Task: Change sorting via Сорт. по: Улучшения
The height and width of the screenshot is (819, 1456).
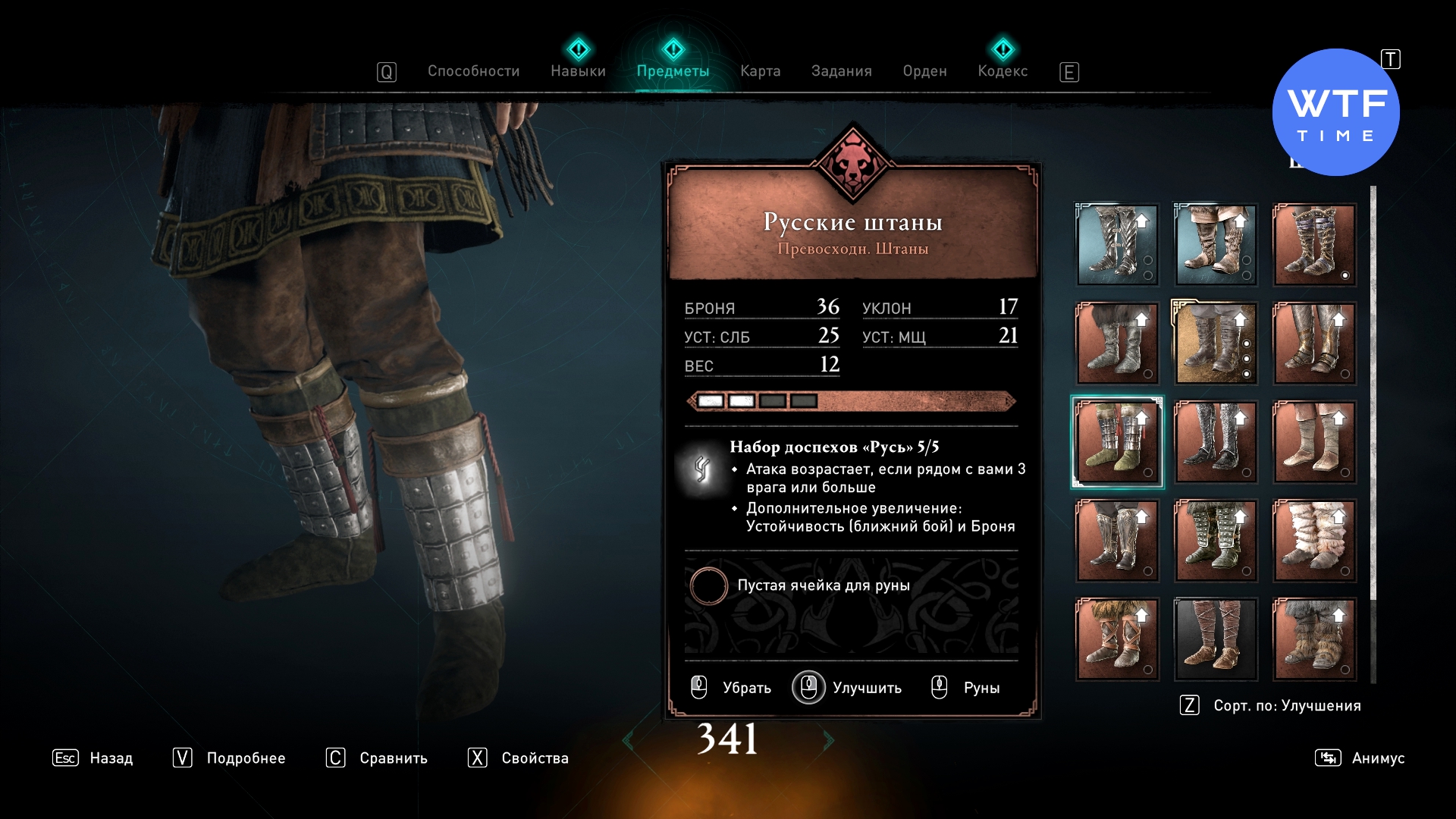Action: pyautogui.click(x=1271, y=705)
